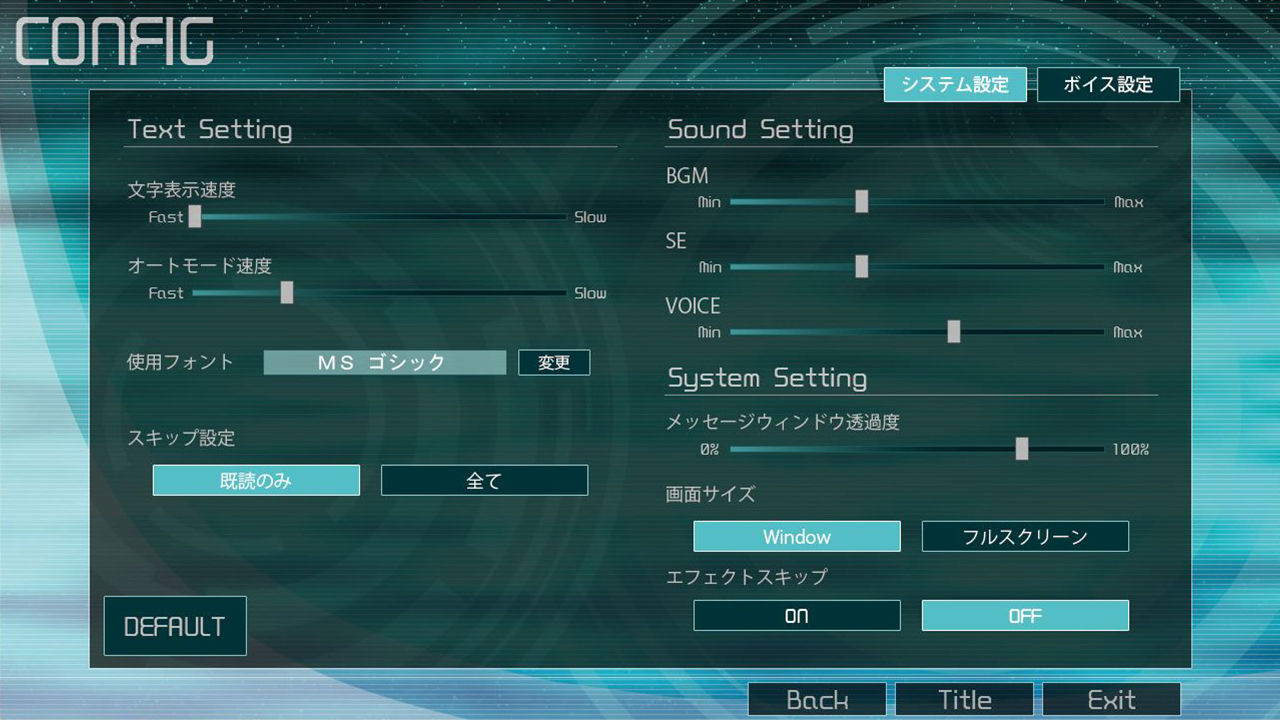
Task: Switch to フルスクリーン mode
Action: click(1025, 536)
